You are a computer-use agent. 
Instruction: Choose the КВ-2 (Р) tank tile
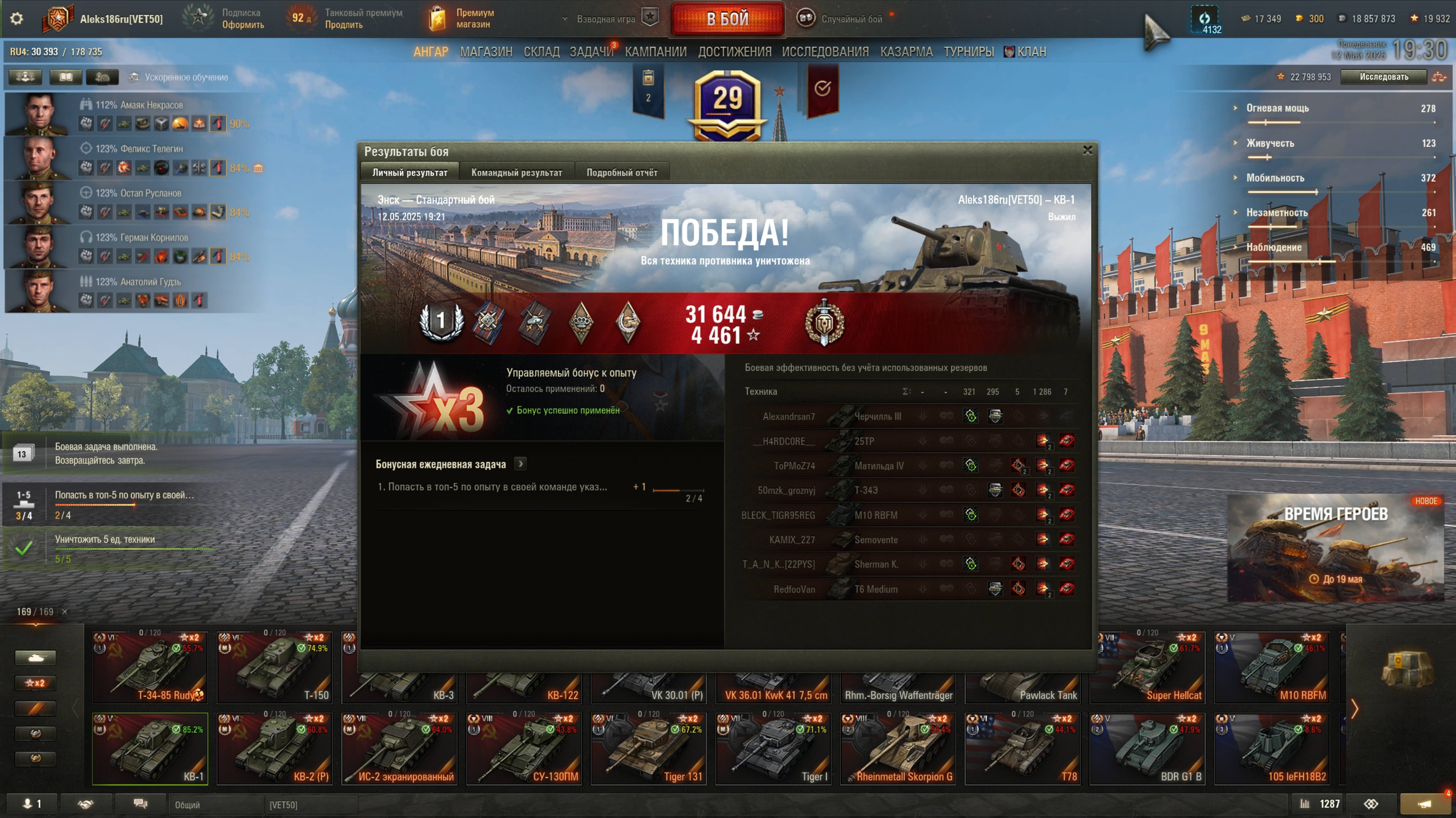(x=275, y=748)
